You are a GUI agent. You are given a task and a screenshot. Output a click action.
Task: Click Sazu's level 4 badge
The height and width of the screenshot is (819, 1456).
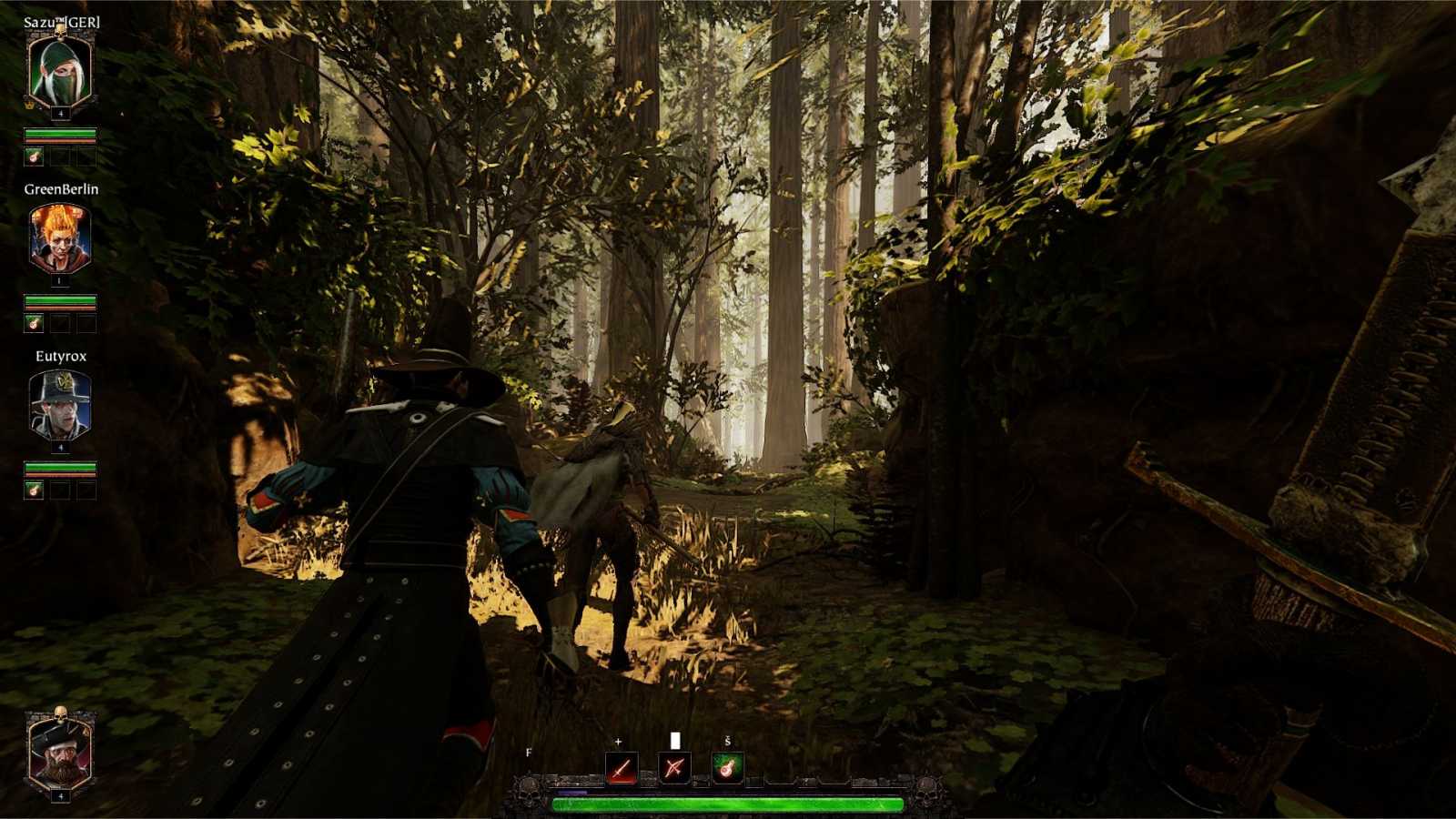pos(61,113)
